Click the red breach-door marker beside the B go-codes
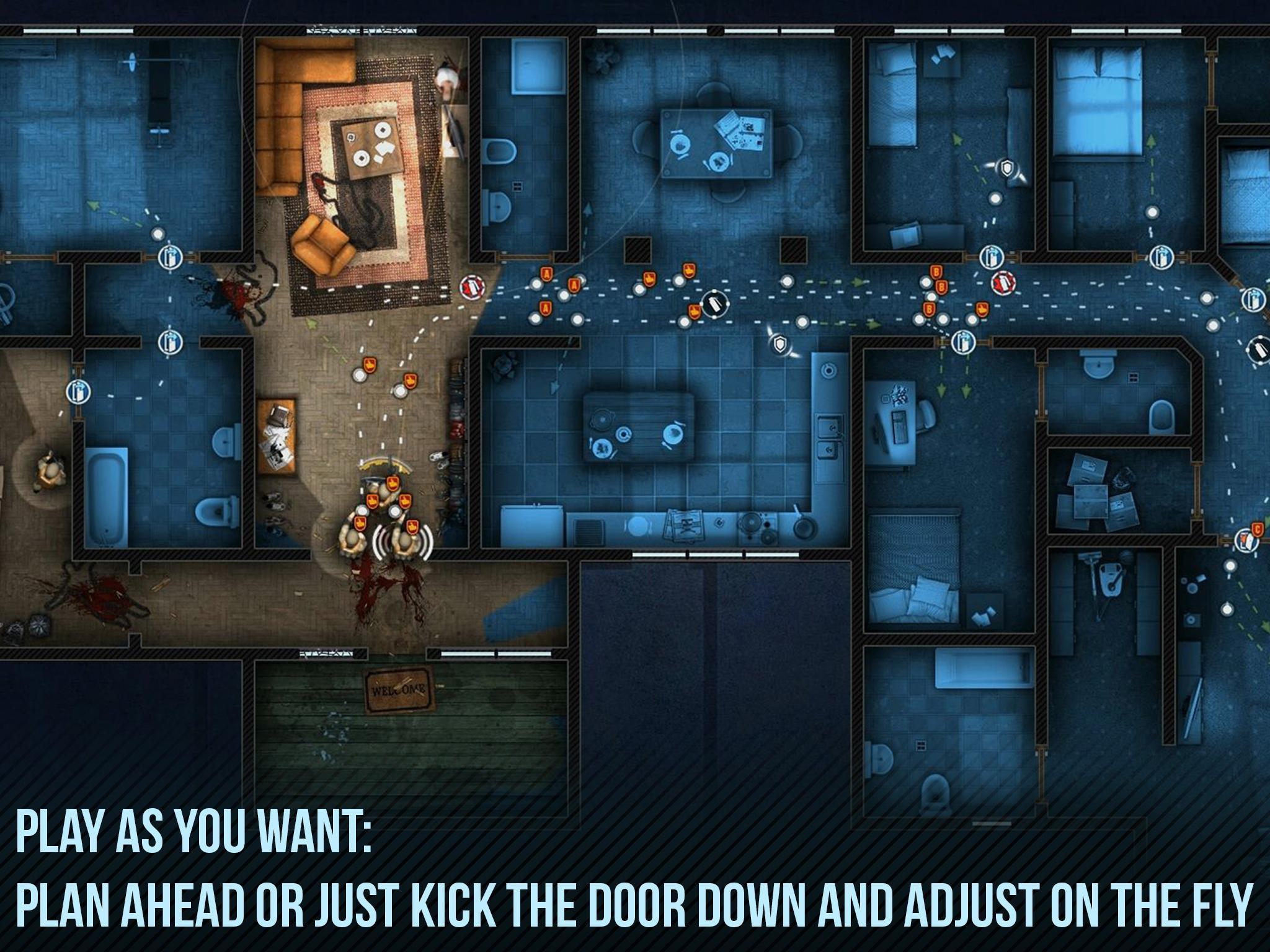Screen dimensions: 1270x952 1003,283
